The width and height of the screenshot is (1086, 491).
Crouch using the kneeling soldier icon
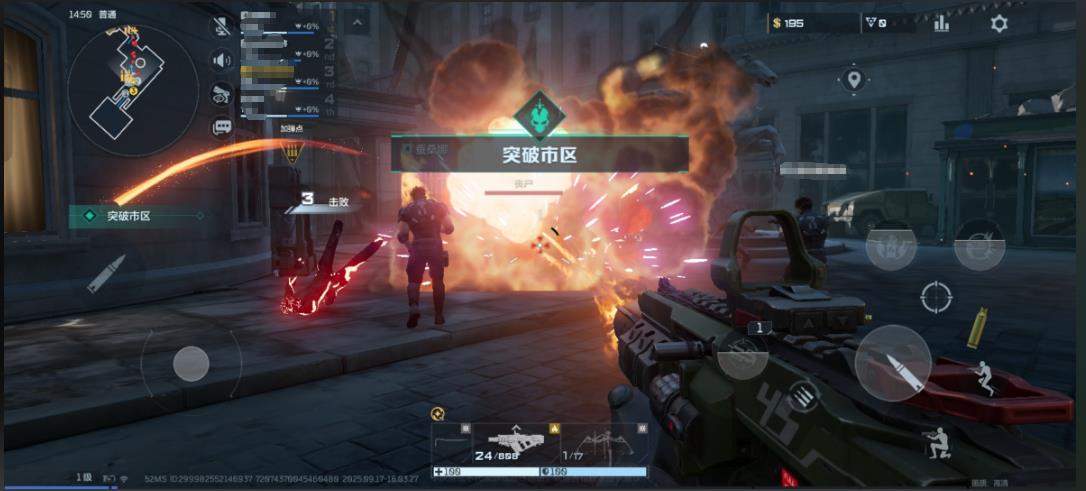tap(937, 443)
